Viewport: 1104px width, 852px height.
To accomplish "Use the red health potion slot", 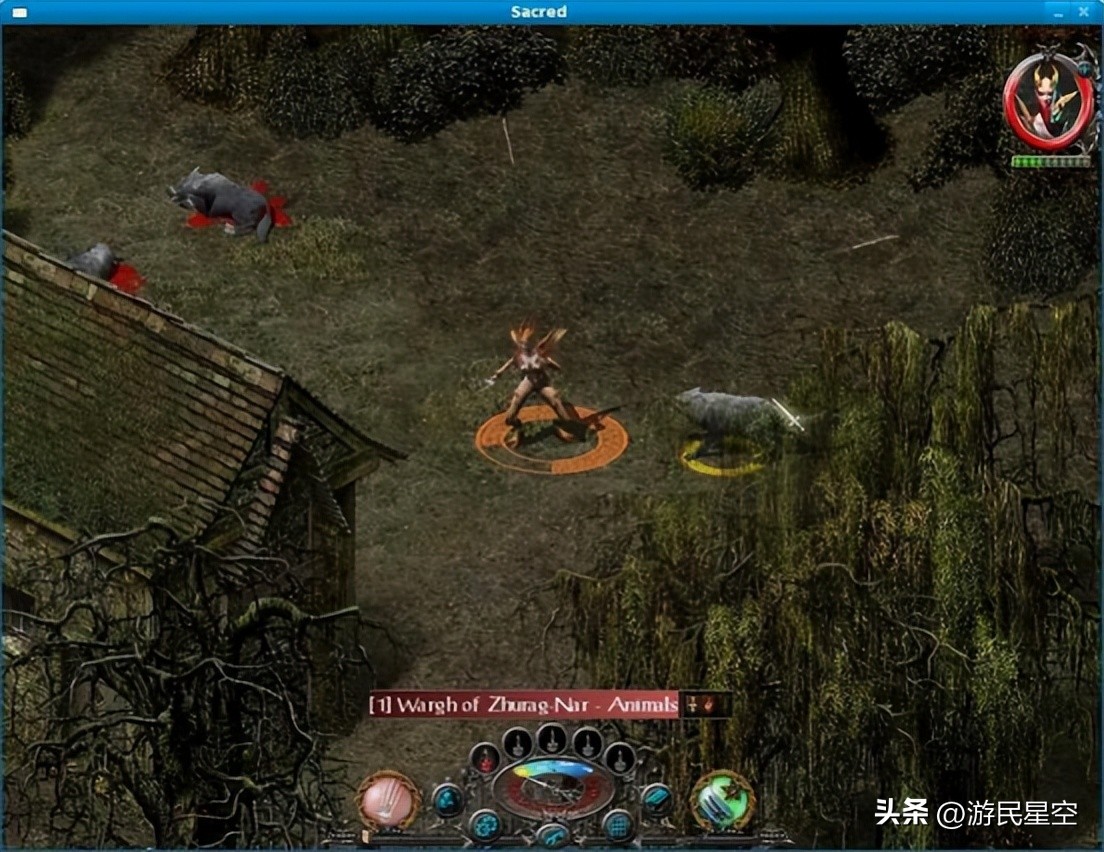I will coord(486,760).
